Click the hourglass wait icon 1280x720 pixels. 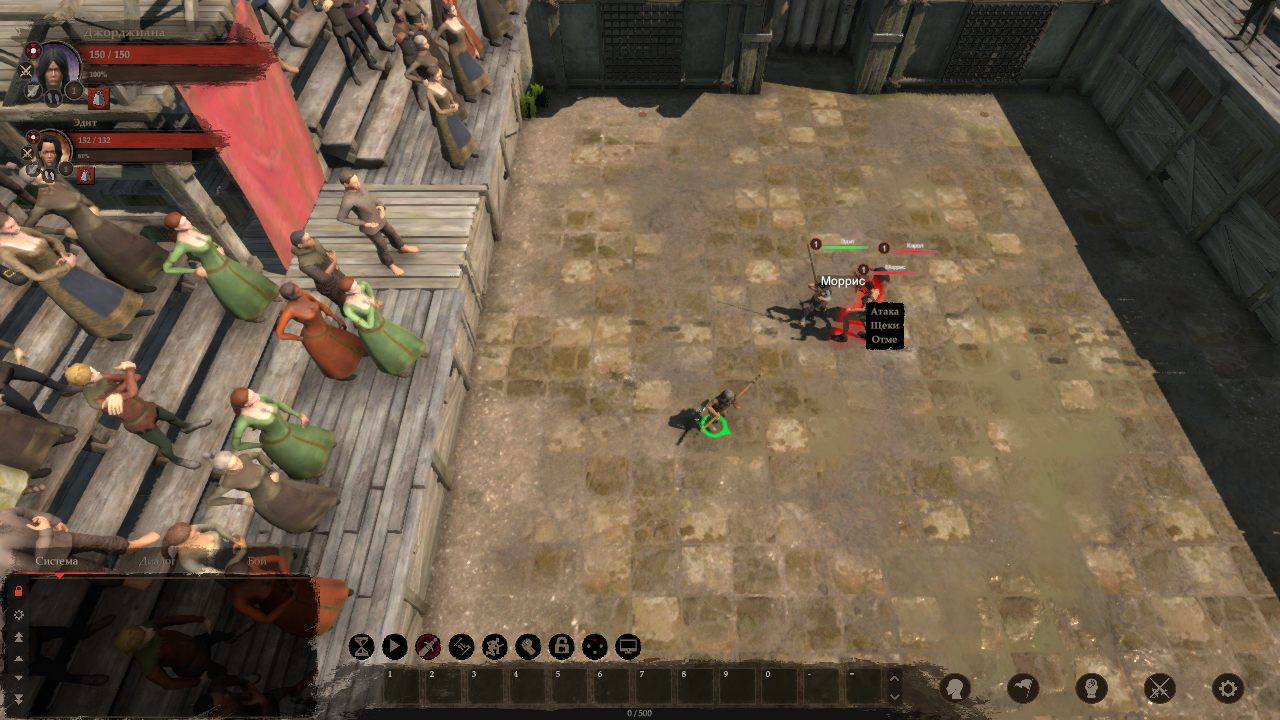(x=361, y=647)
